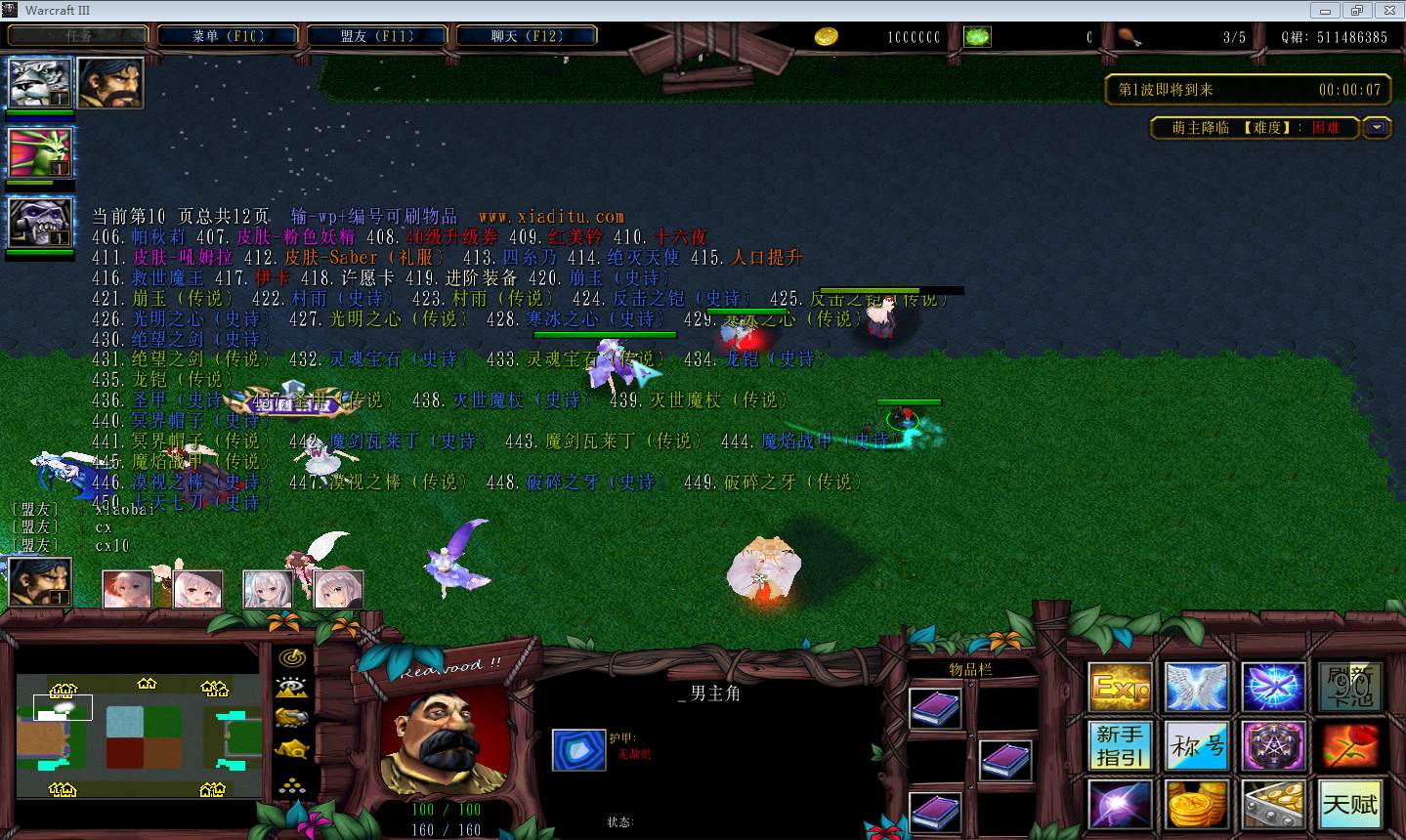The height and width of the screenshot is (840, 1406).
Task: Click the purple pentagram artifact icon
Action: click(1273, 745)
